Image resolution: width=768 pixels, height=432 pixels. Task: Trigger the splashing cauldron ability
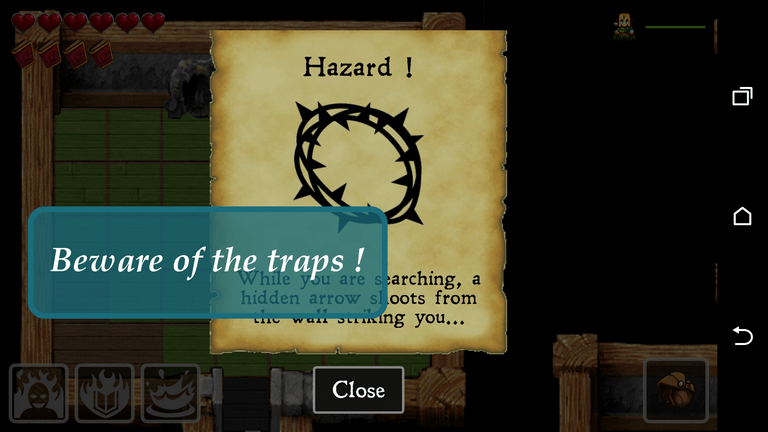(x=170, y=393)
